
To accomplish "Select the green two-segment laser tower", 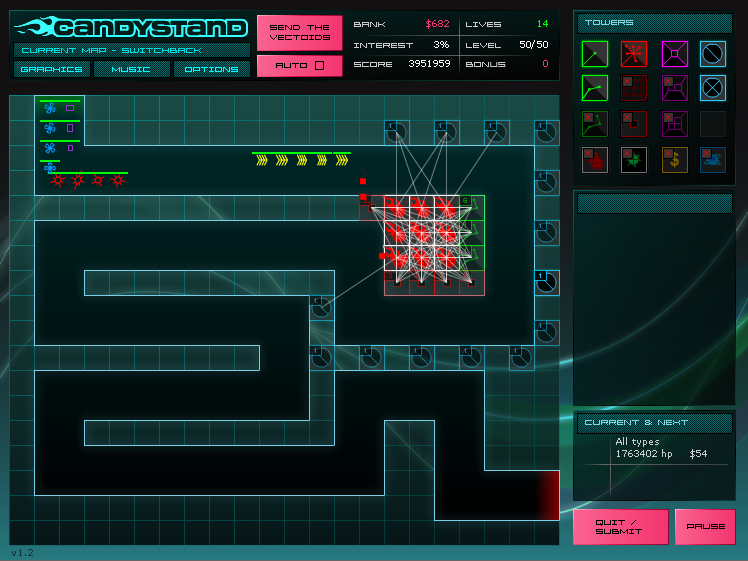I will (595, 89).
